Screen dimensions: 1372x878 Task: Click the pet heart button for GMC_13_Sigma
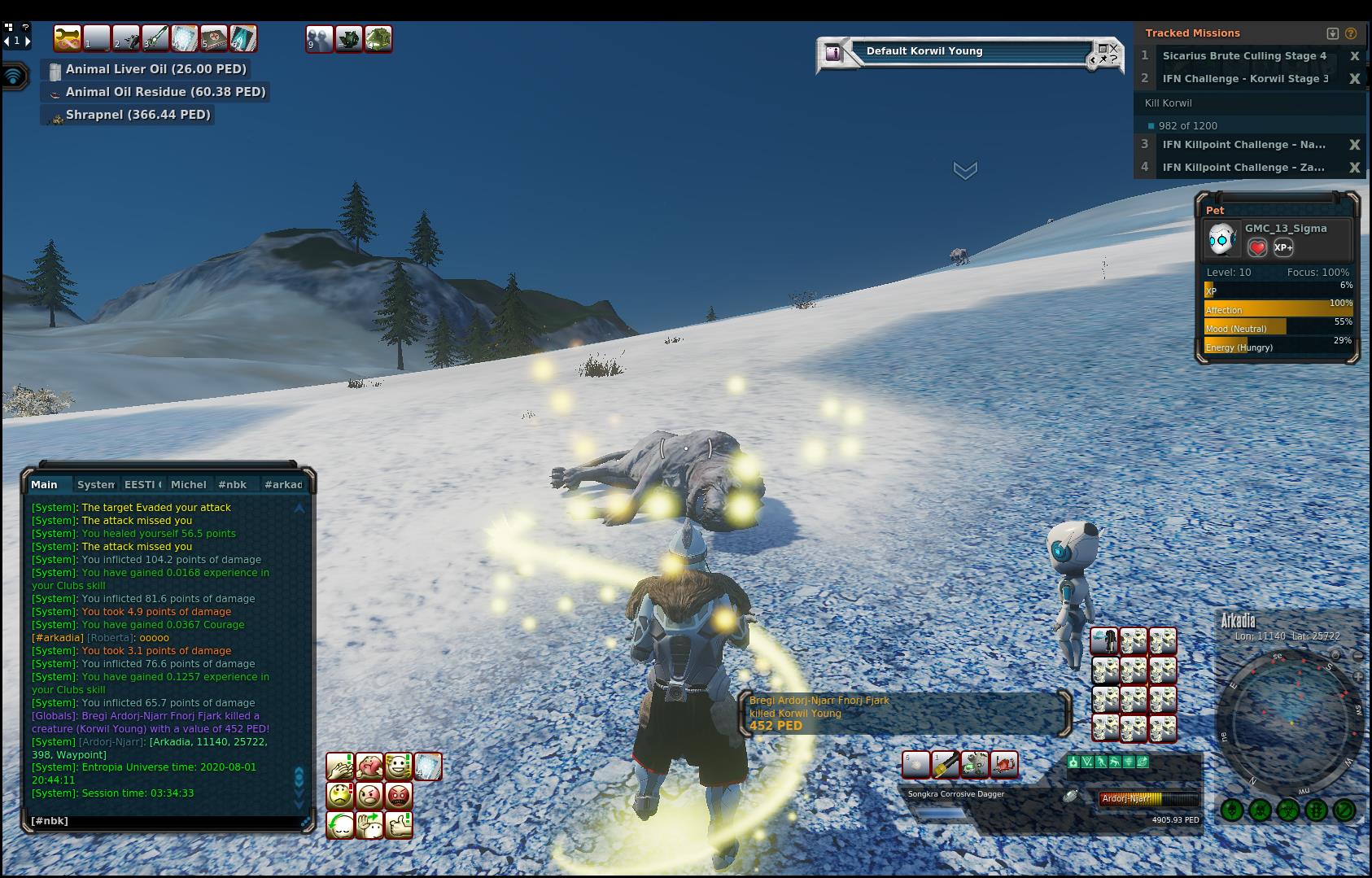pos(1257,247)
